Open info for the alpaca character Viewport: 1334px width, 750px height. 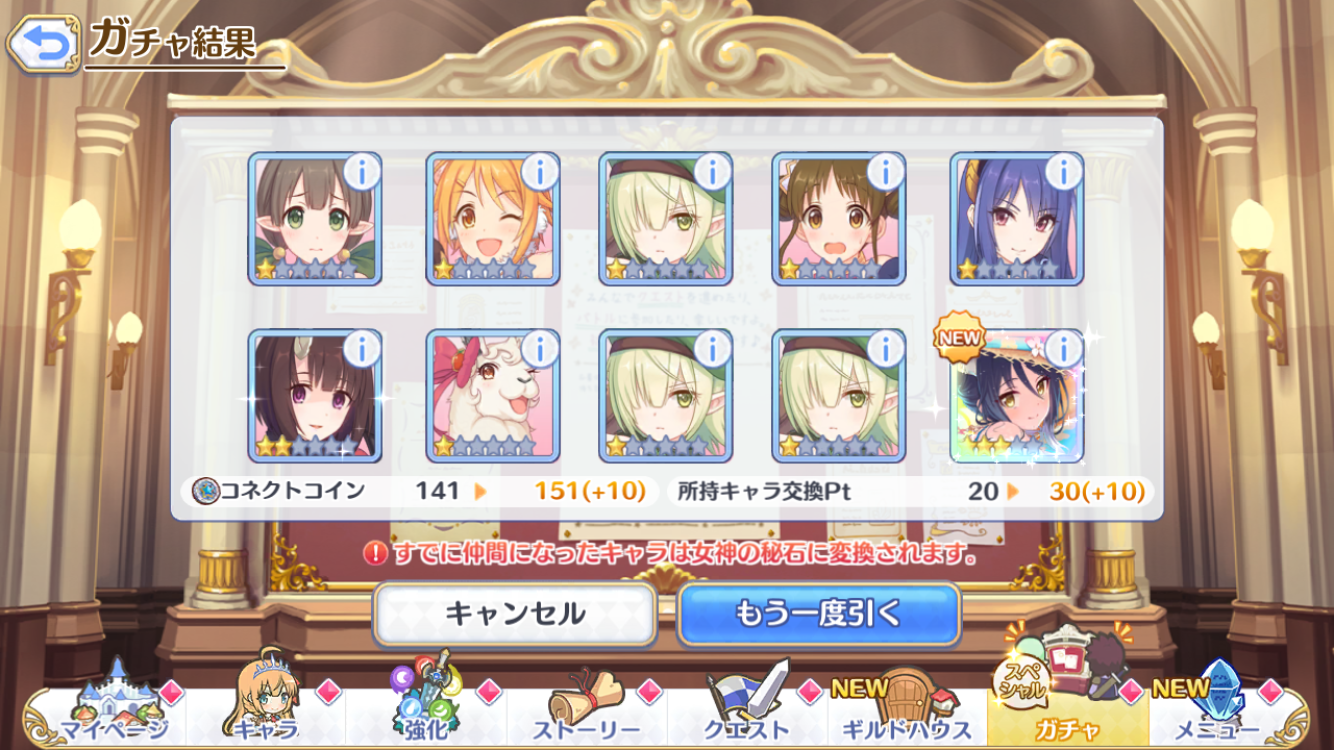click(x=539, y=350)
